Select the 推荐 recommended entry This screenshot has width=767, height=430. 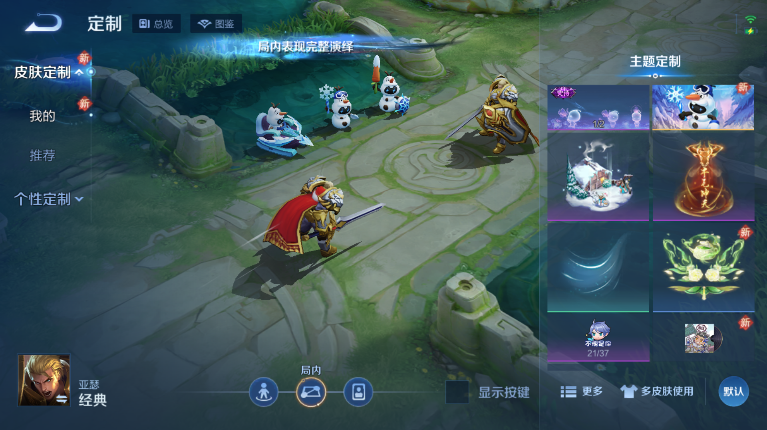click(x=42, y=156)
